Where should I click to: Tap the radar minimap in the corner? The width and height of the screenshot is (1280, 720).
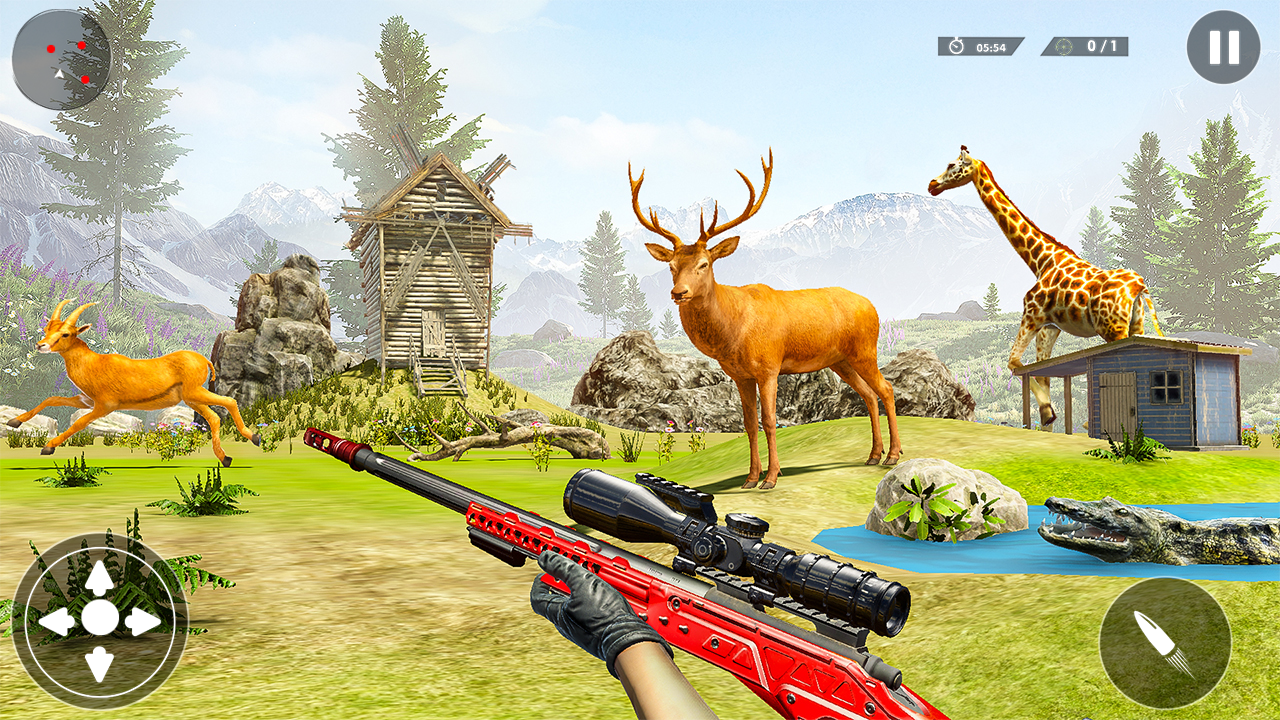pos(62,58)
